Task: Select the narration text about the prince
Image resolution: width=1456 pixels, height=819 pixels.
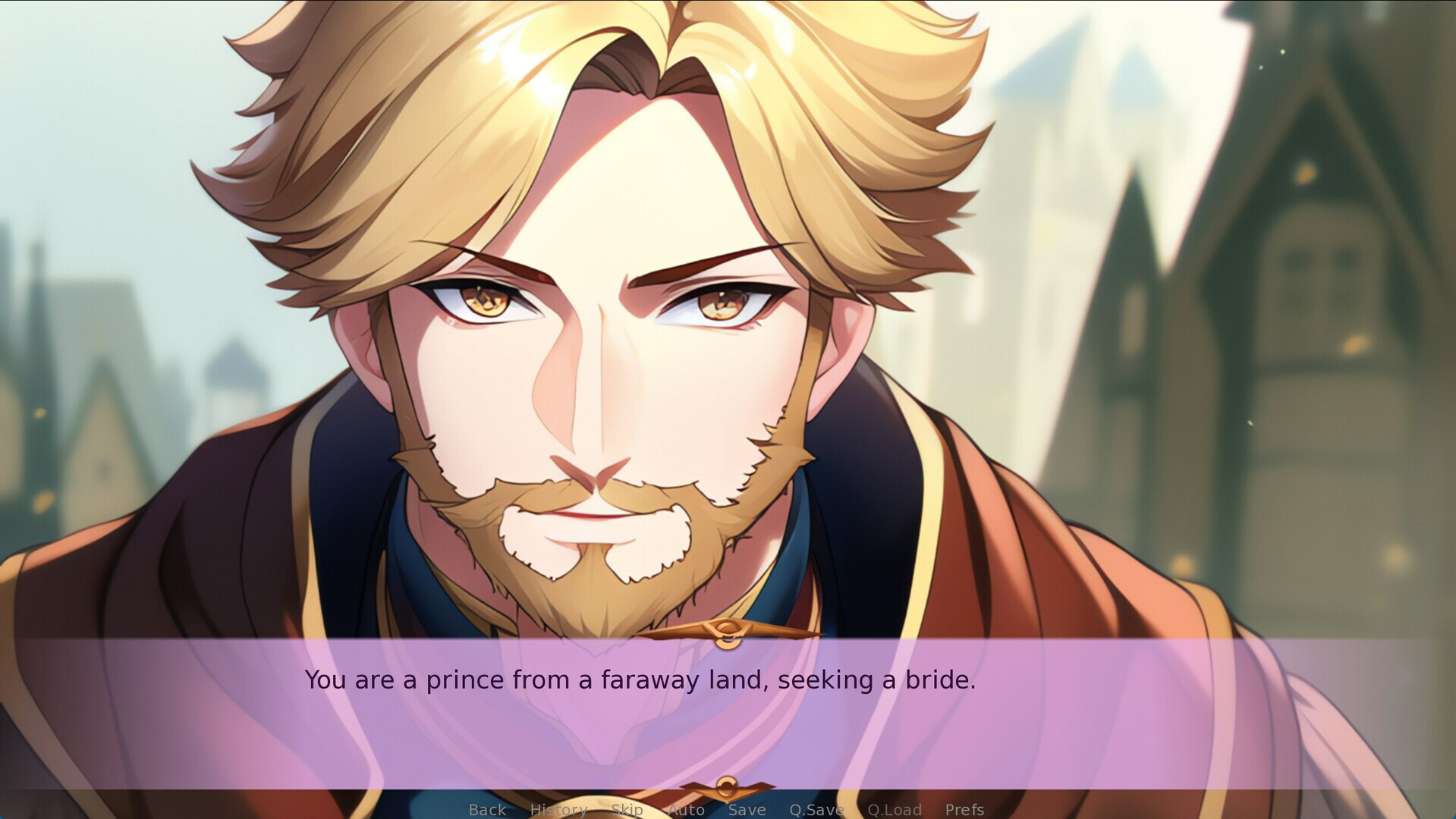Action: [x=641, y=680]
